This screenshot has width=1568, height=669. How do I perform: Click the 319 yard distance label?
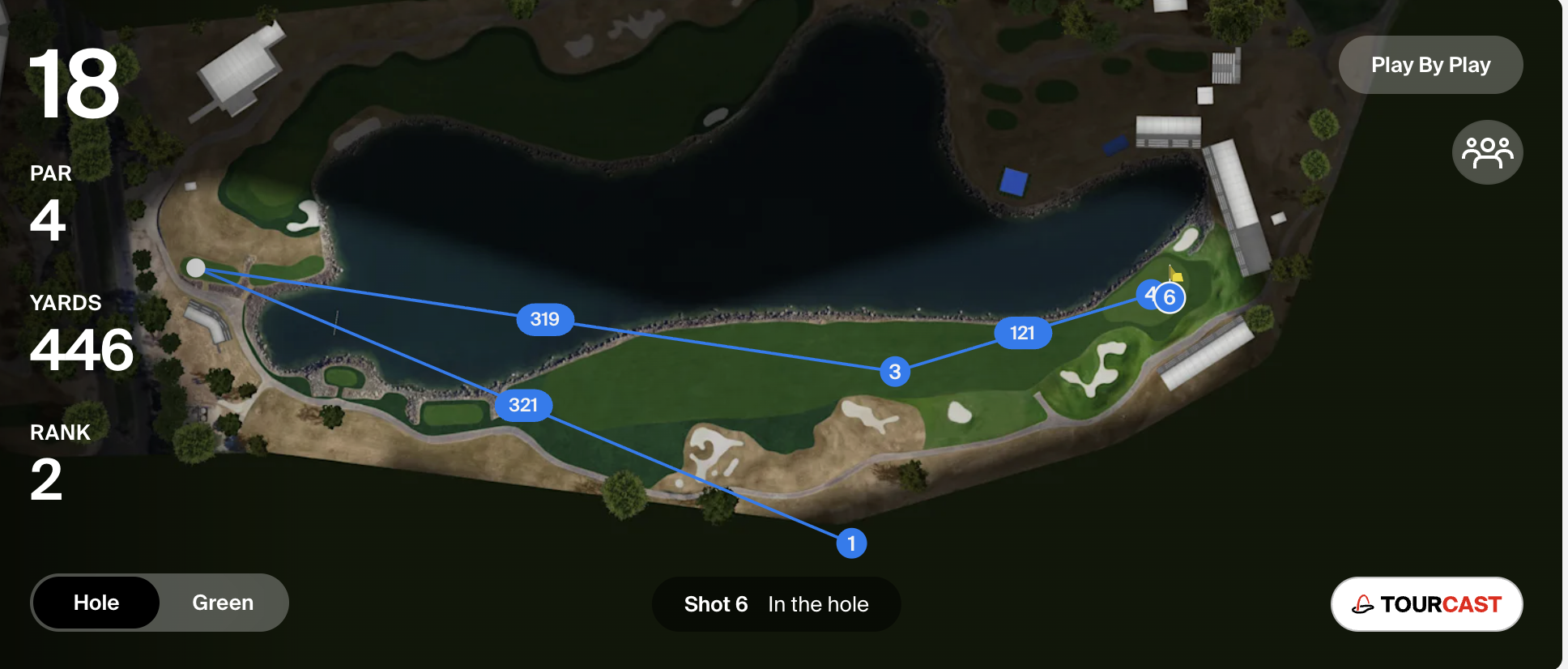[545, 319]
